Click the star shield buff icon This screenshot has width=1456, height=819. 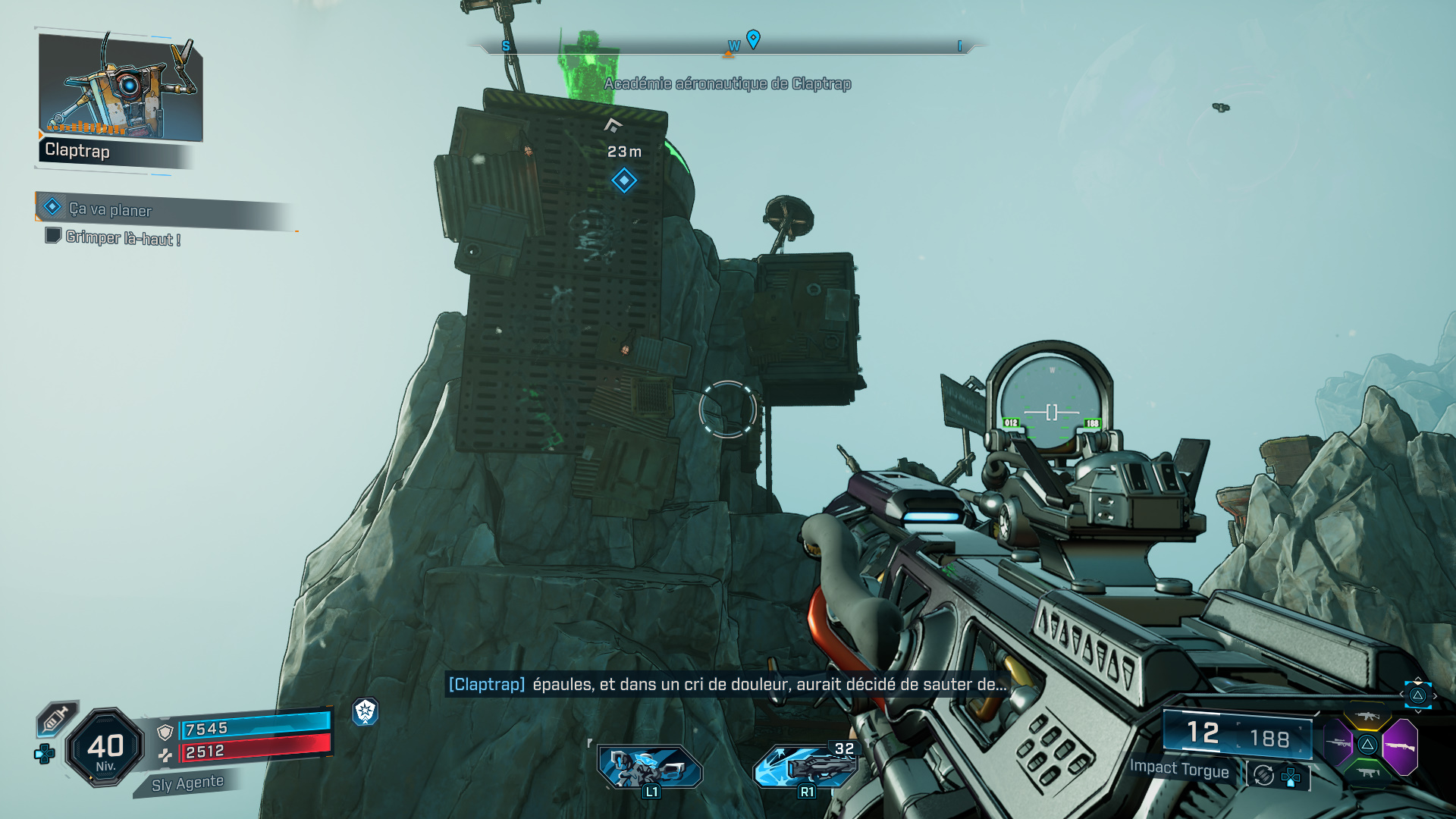click(x=366, y=711)
